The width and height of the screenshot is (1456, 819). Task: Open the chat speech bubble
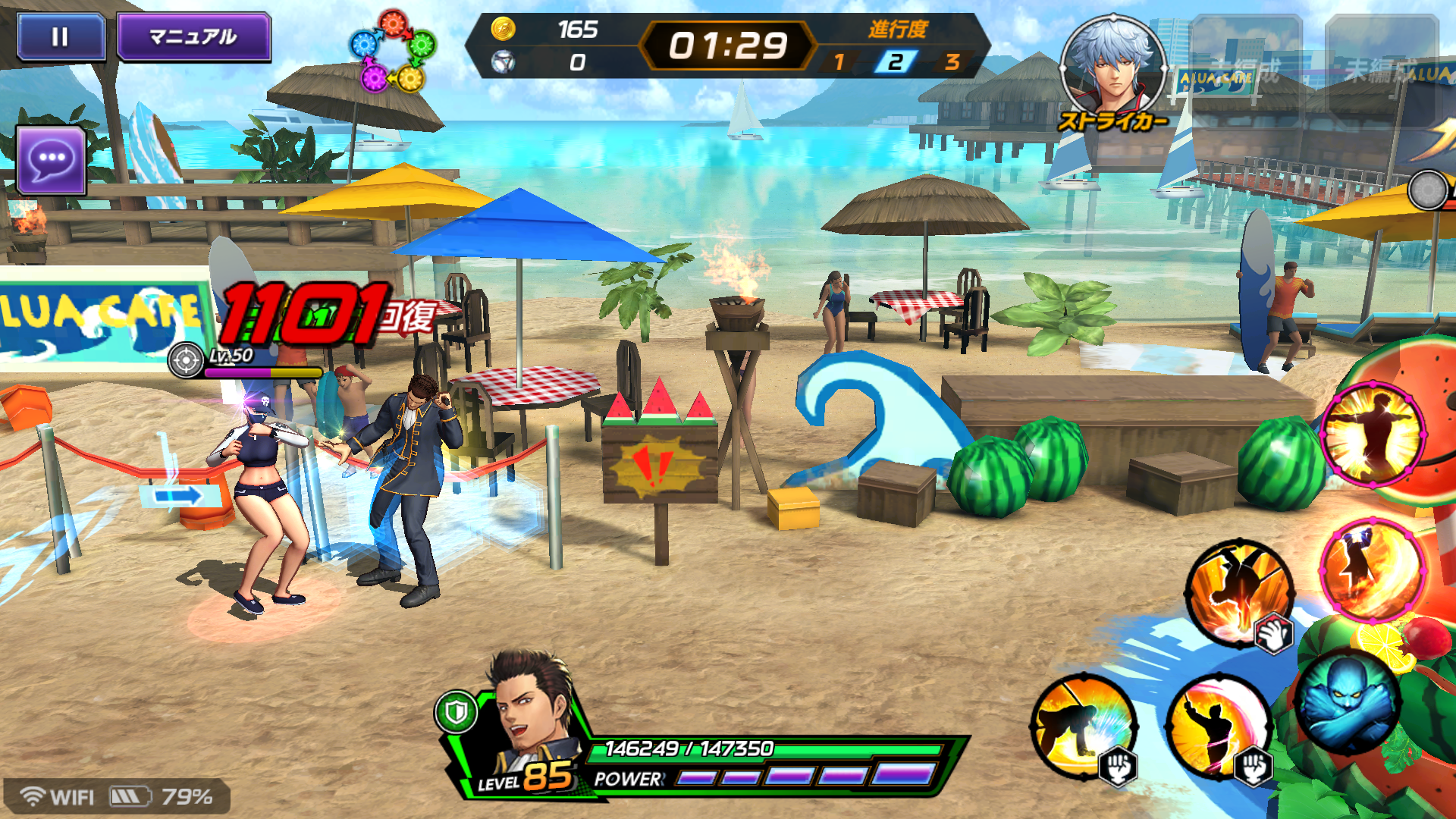point(51,159)
